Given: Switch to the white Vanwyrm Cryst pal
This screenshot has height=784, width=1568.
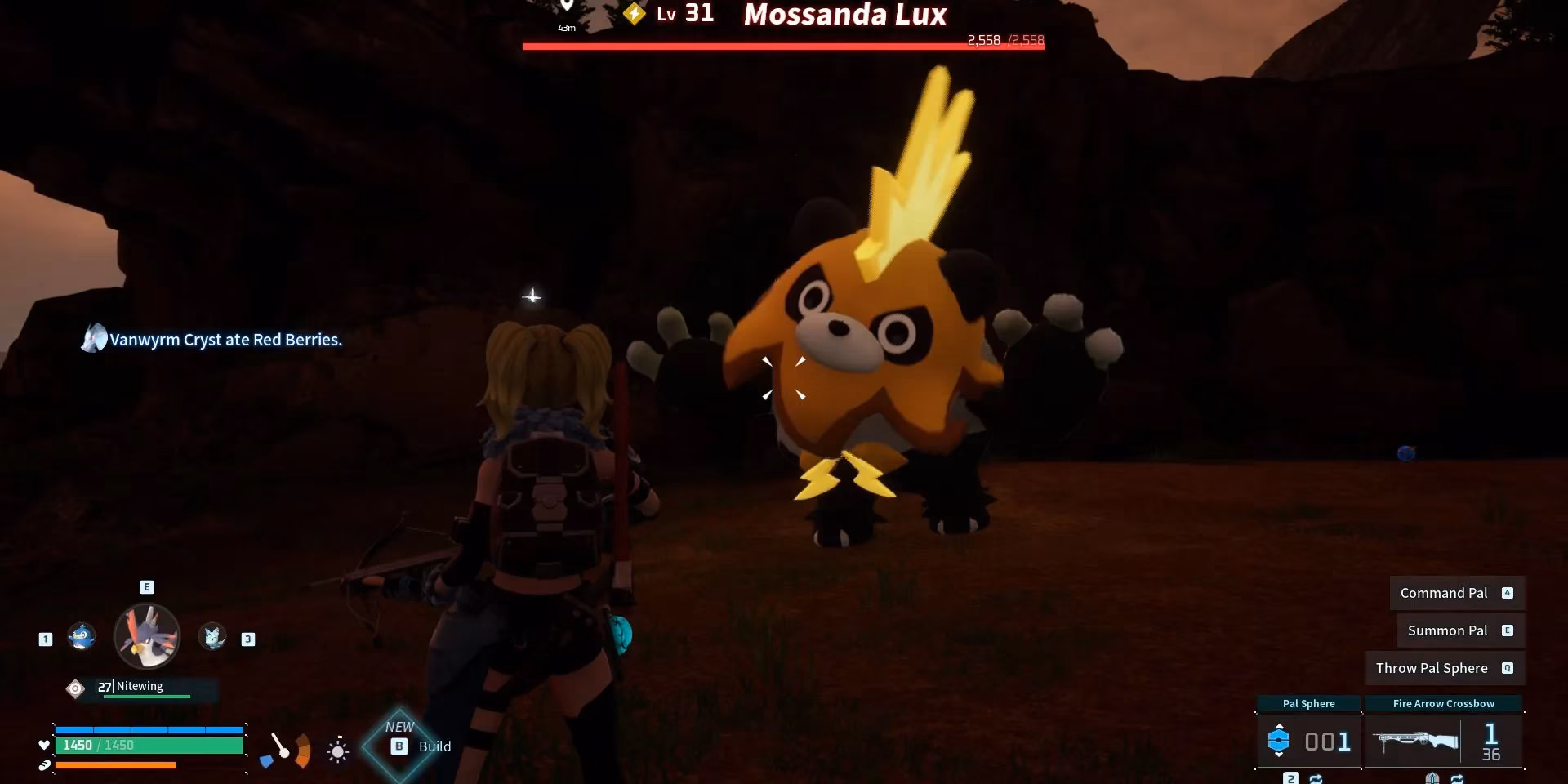Looking at the screenshot, I should click(x=213, y=636).
